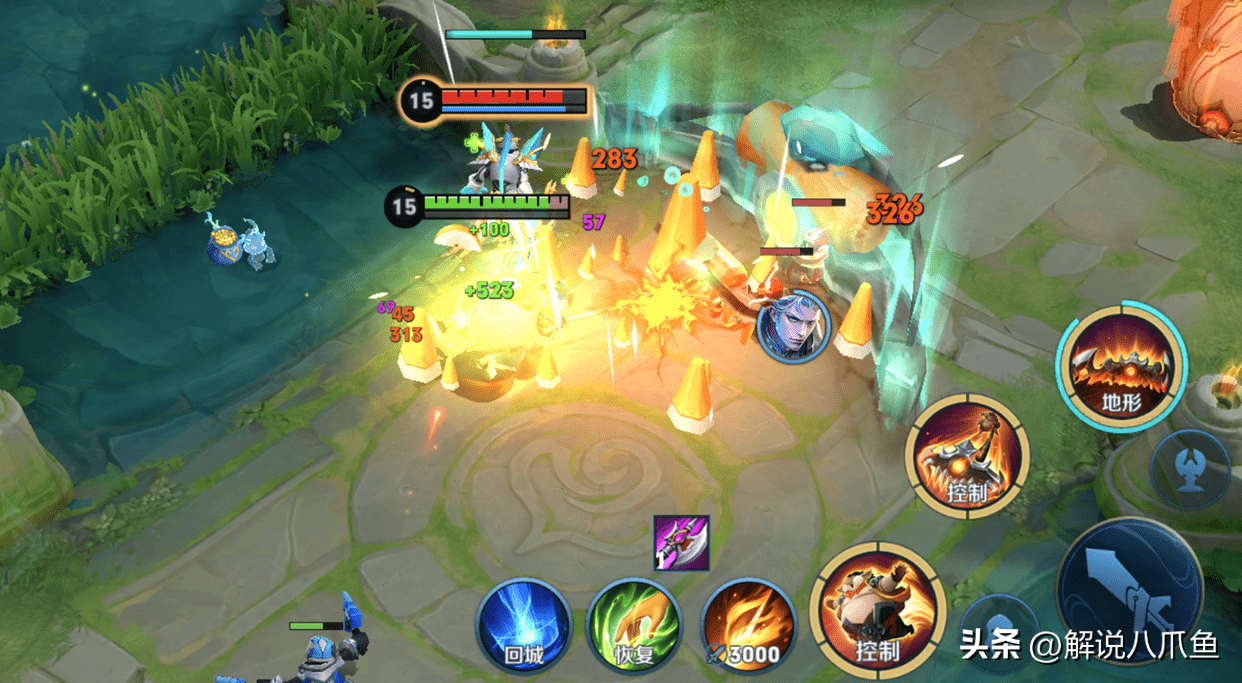Image resolution: width=1242 pixels, height=683 pixels.
Task: Hit the sword basic attack button
Action: click(x=1128, y=592)
